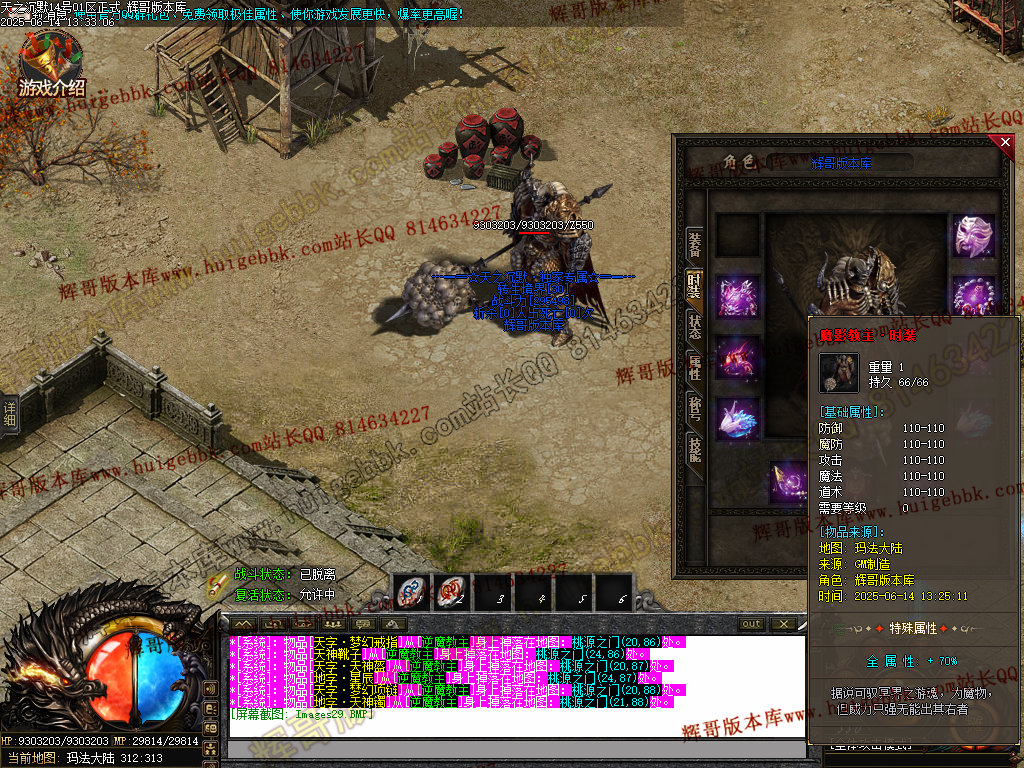Image resolution: width=1024 pixels, height=768 pixels.
Task: Choose the blue crystal item slot
Action: (x=738, y=419)
